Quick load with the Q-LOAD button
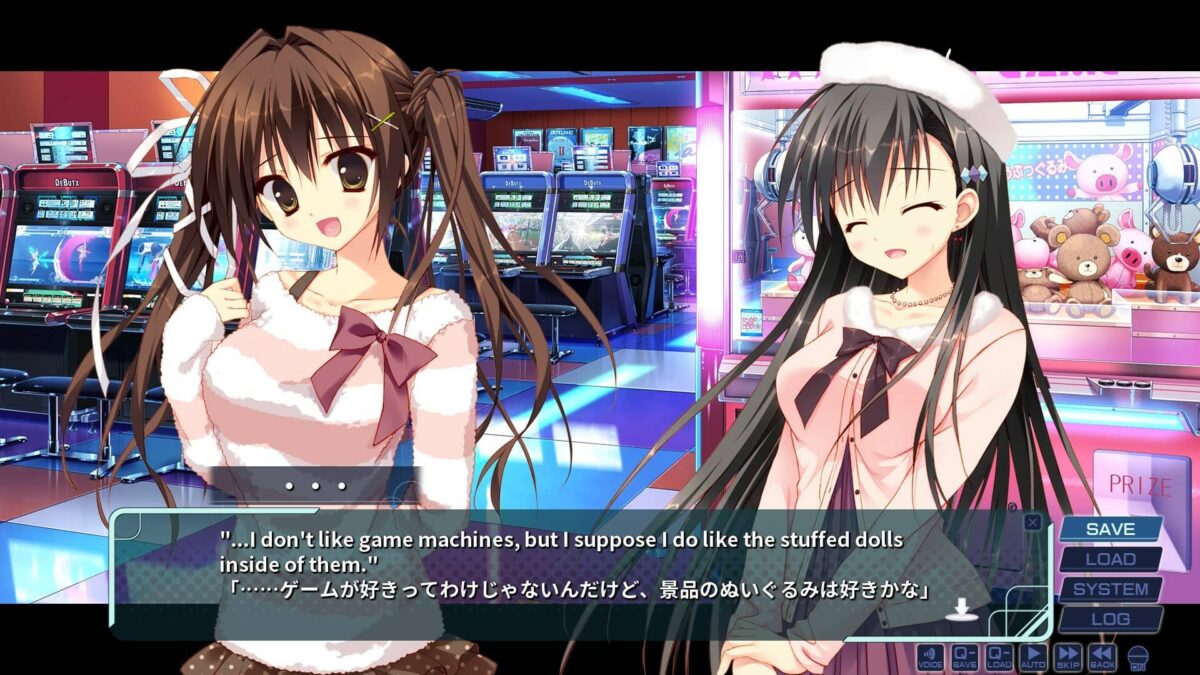Image resolution: width=1200 pixels, height=675 pixels. tap(999, 657)
